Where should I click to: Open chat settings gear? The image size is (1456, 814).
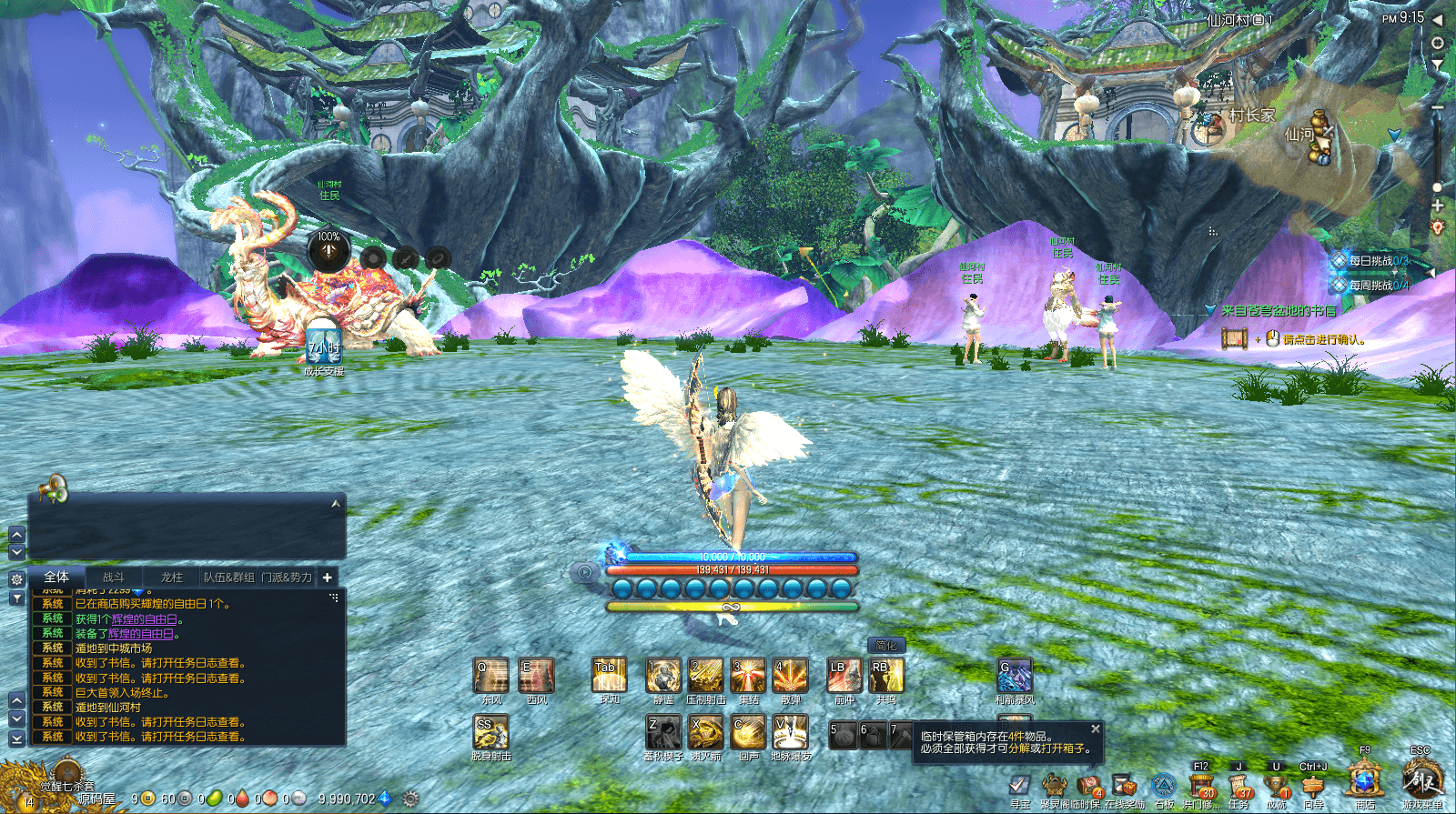[x=16, y=578]
